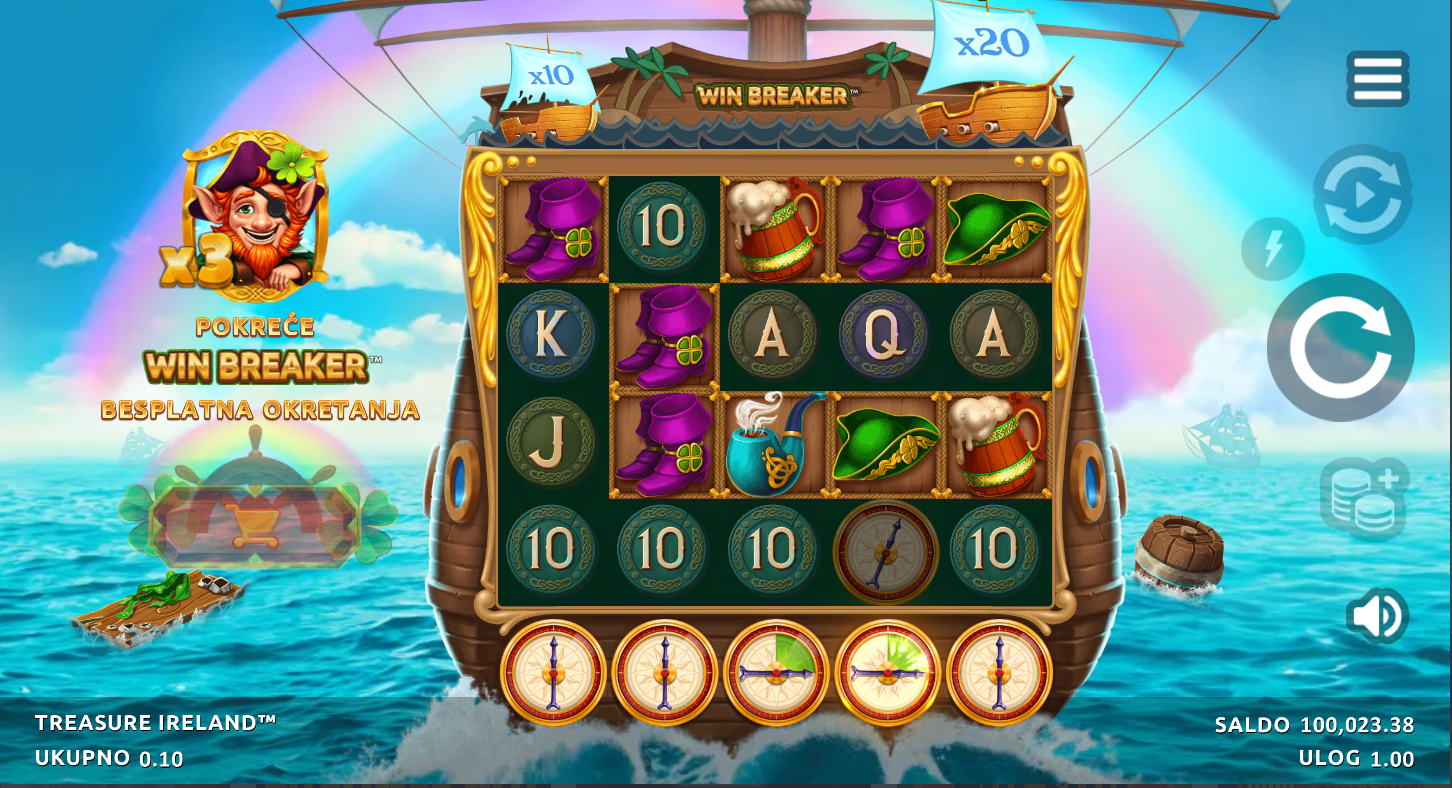Toggle the lightning bolt turbo spin
1452x788 pixels.
click(1272, 249)
